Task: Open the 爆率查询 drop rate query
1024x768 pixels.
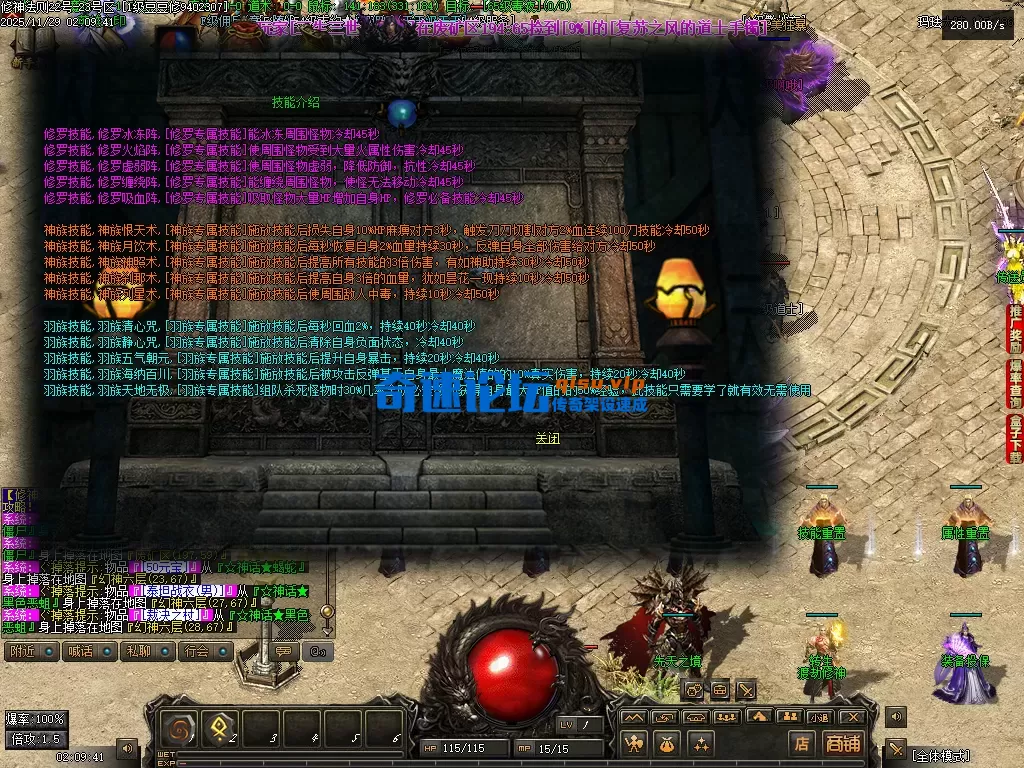Action: pos(1014,385)
